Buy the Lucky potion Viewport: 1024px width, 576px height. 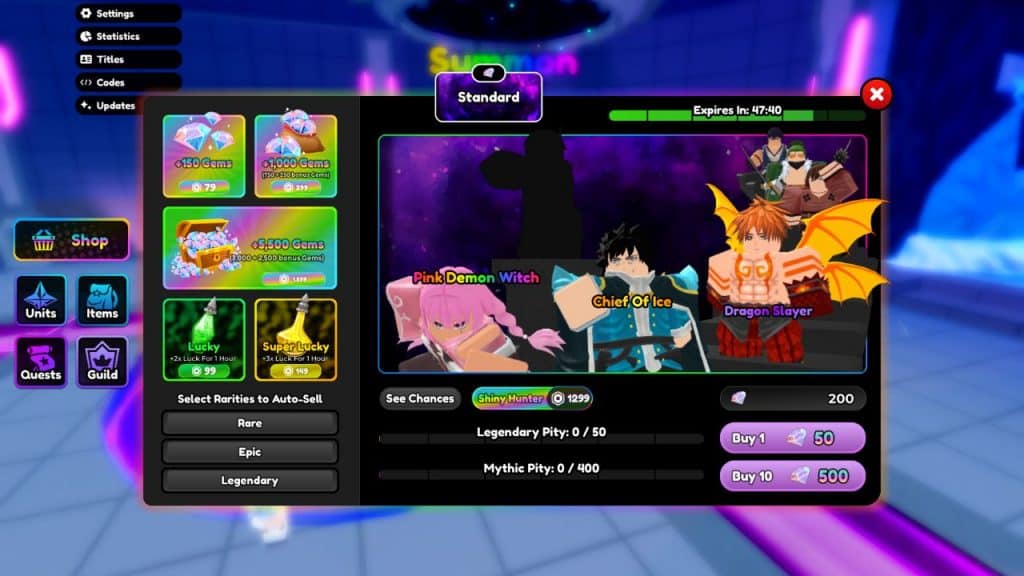pos(204,339)
